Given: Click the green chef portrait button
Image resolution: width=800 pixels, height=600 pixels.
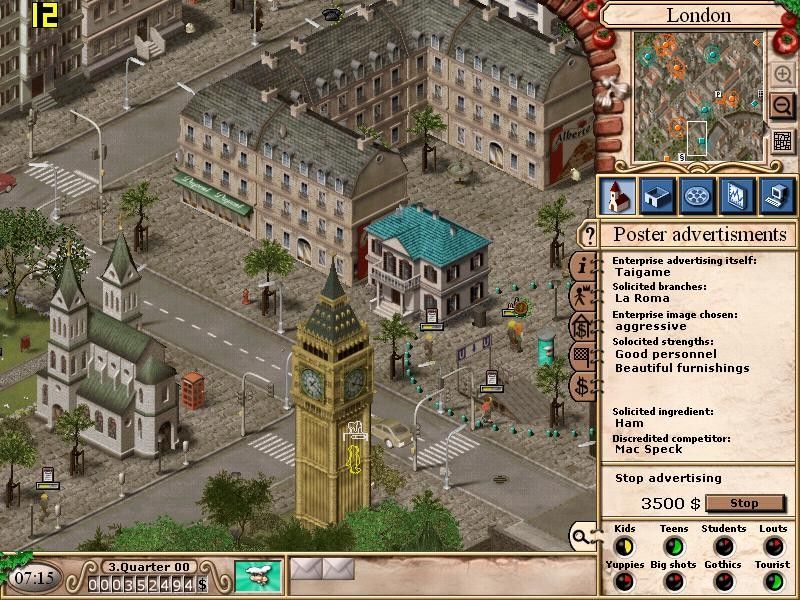Looking at the screenshot, I should (x=258, y=576).
